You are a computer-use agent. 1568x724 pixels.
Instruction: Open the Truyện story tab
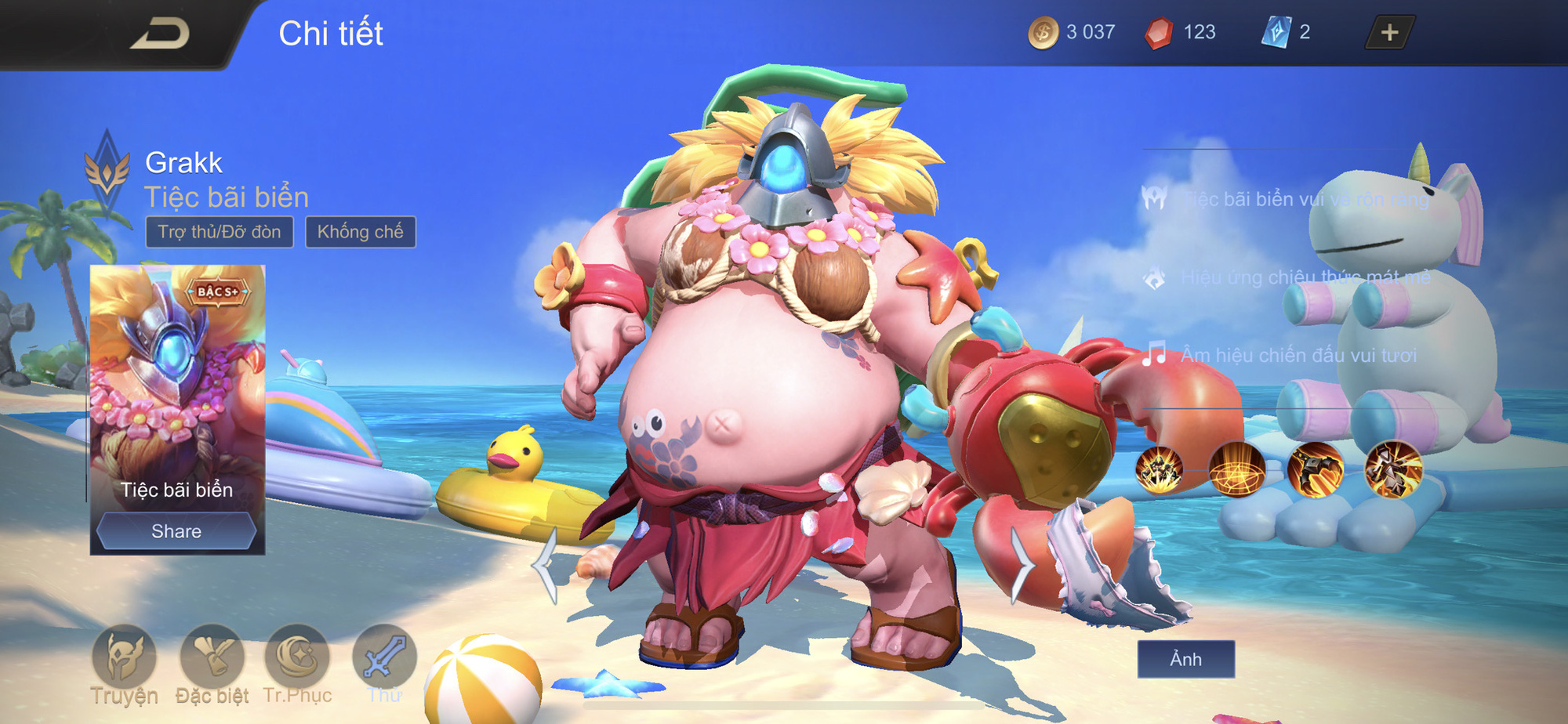(x=124, y=658)
